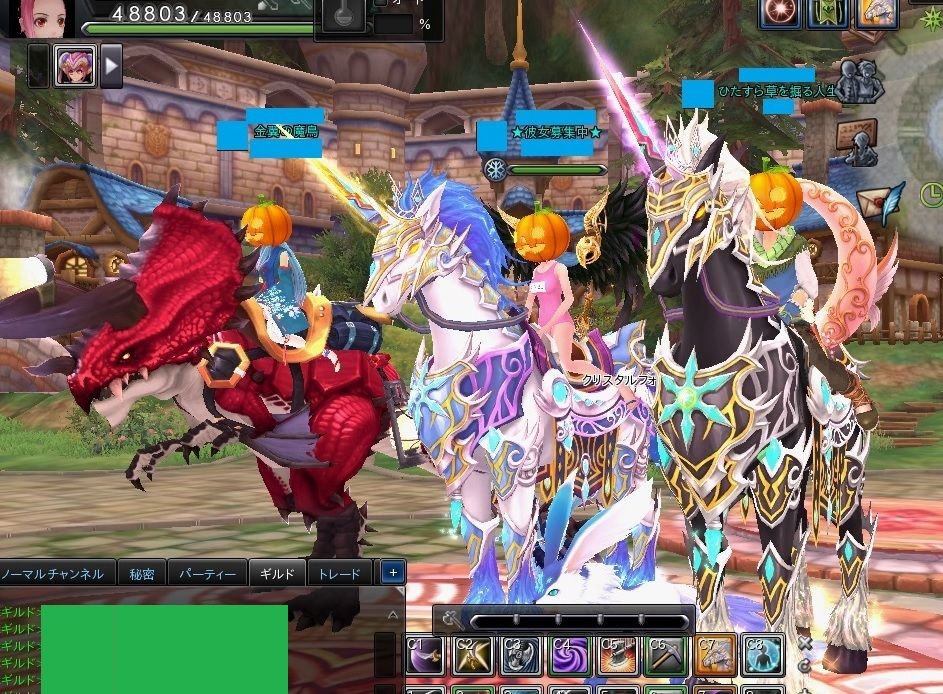Image resolution: width=943 pixels, height=694 pixels.
Task: Click the red burst buff icon
Action: click(778, 12)
